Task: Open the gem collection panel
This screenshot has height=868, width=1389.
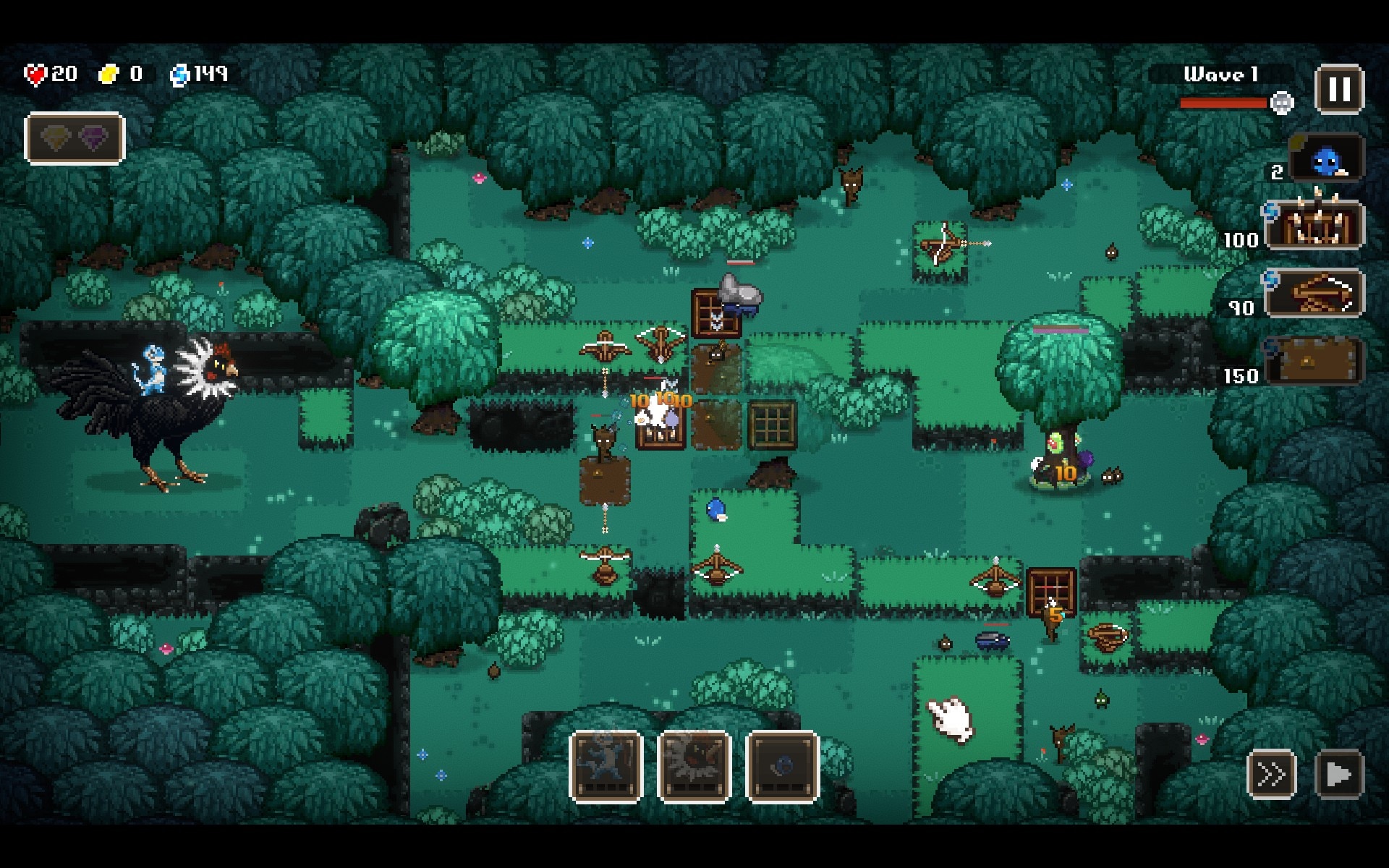Action: point(75,137)
